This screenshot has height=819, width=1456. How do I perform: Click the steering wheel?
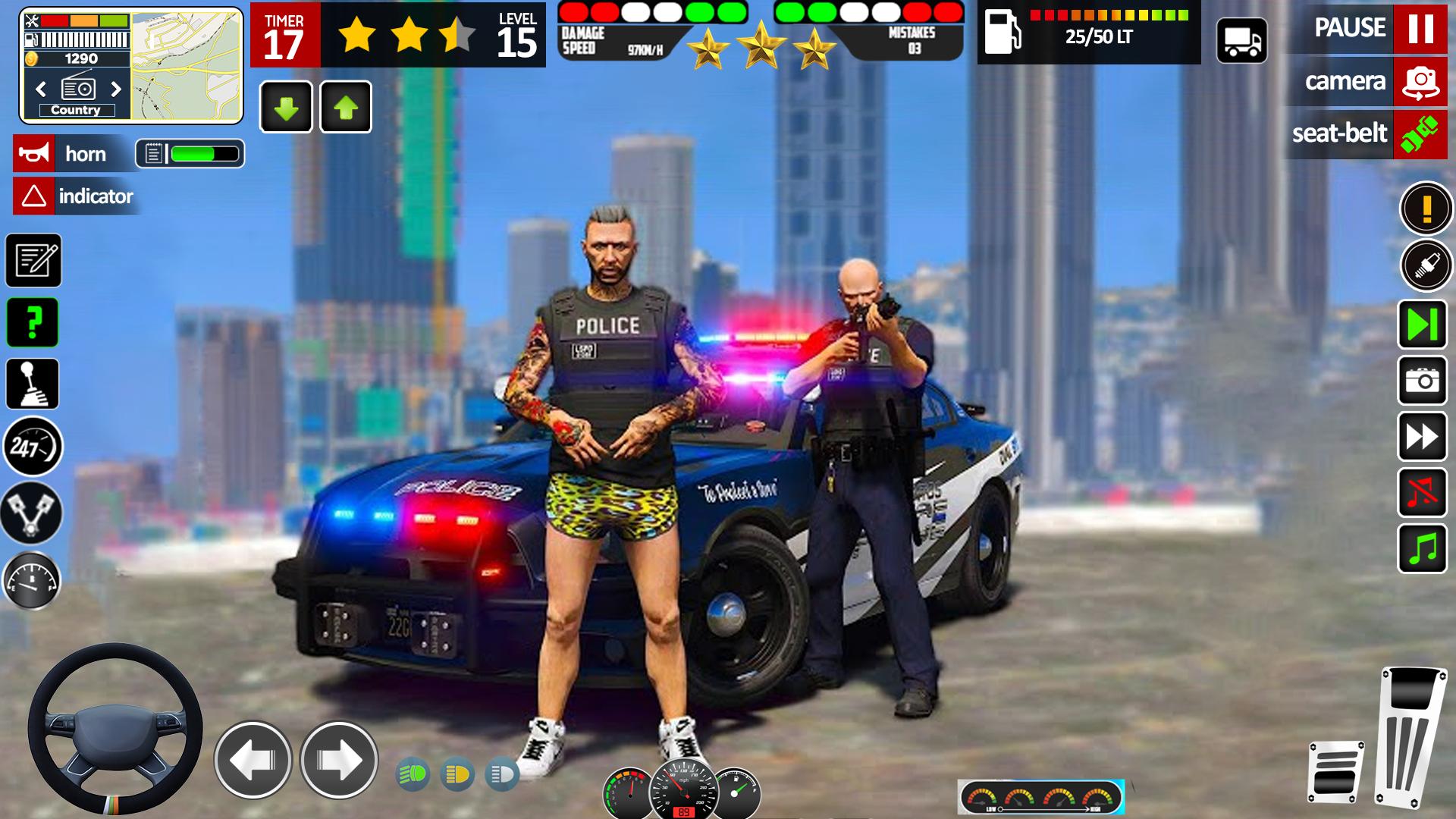115,730
